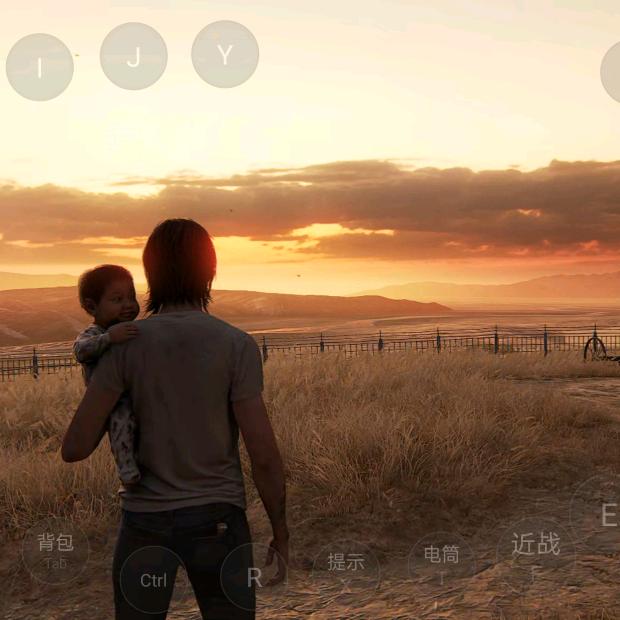
Task: Tap the I touch button
Action: pyautogui.click(x=40, y=67)
